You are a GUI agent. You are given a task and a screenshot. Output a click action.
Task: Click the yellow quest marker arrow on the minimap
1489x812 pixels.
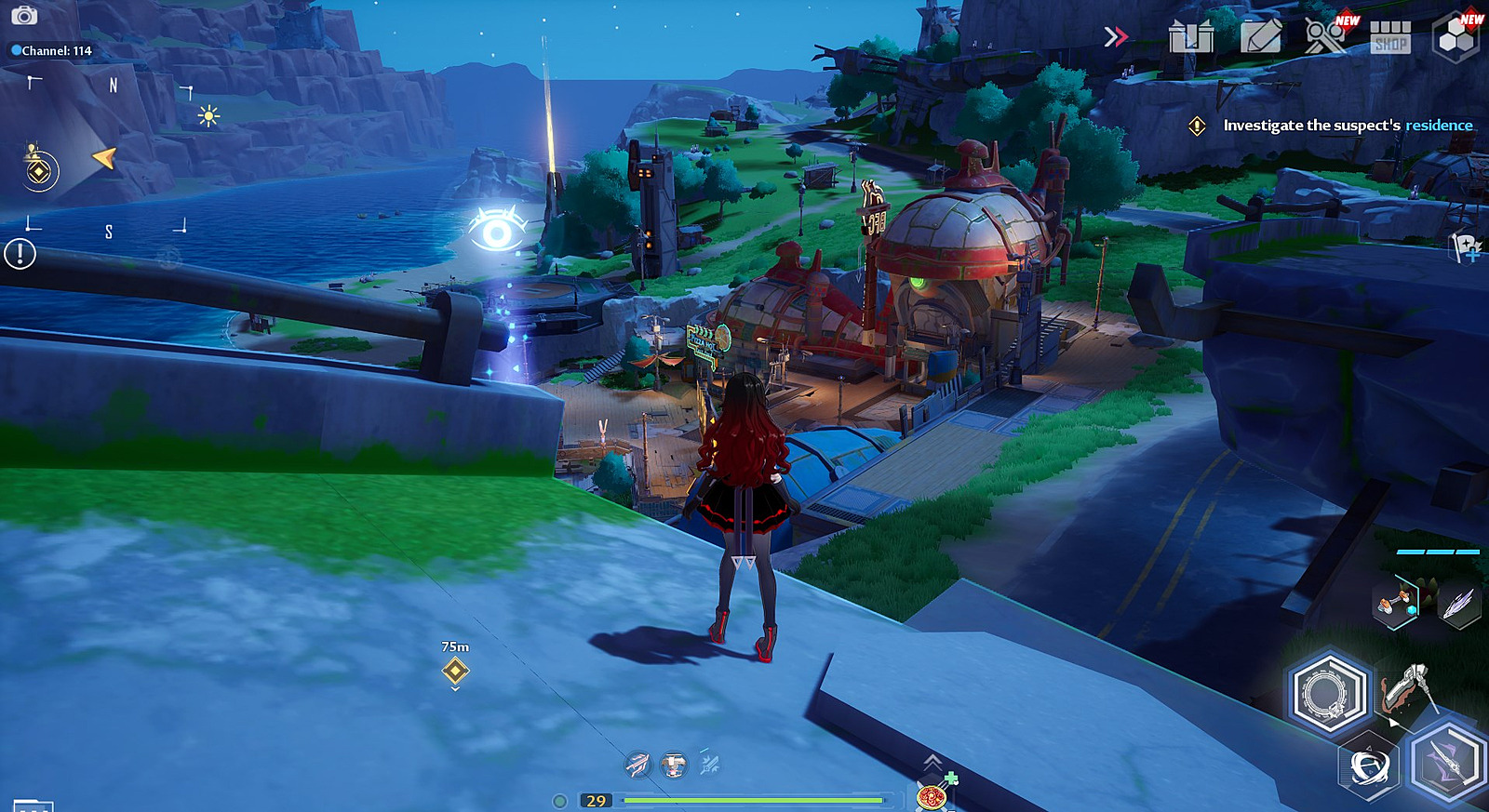(104, 158)
